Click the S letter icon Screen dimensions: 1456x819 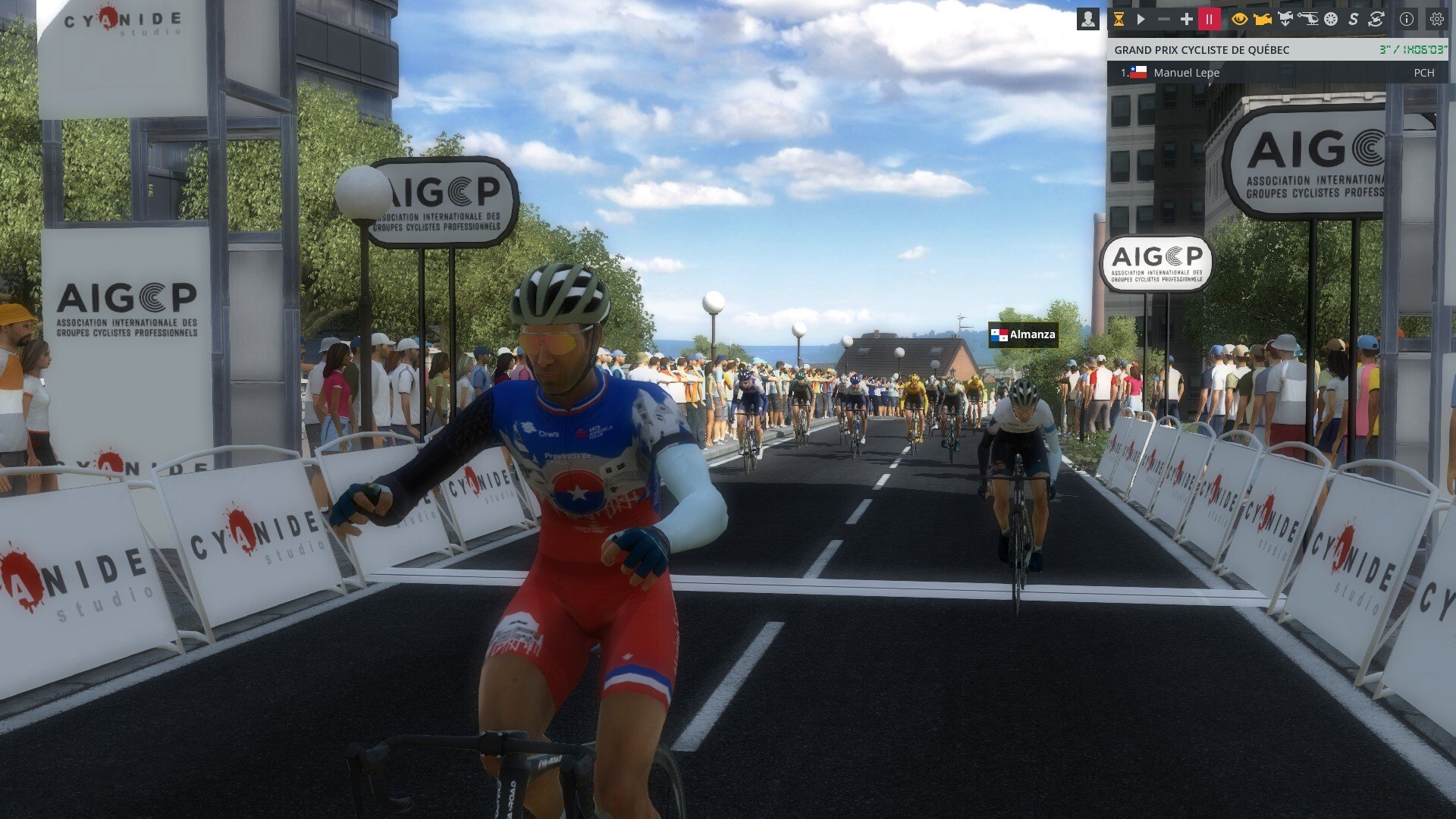pyautogui.click(x=1353, y=20)
